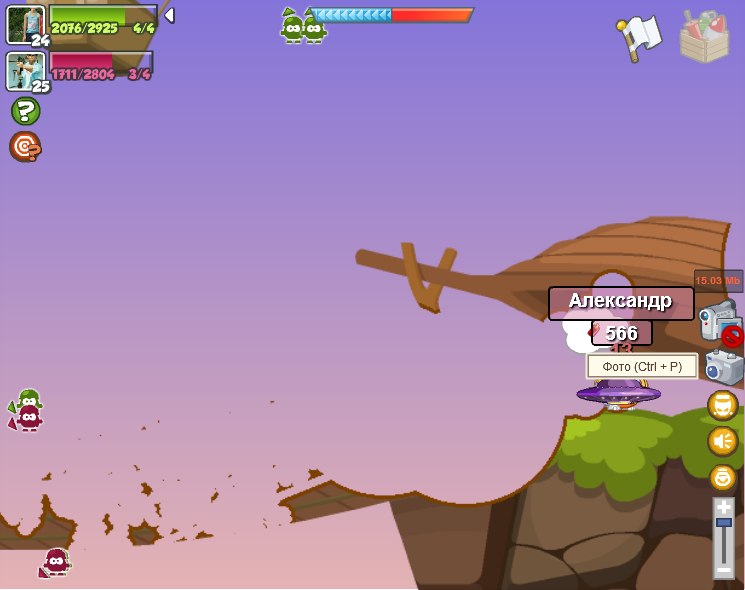This screenshot has height=590, width=745.
Task: Click the round orange fullscreen button
Action: pyautogui.click(x=722, y=405)
